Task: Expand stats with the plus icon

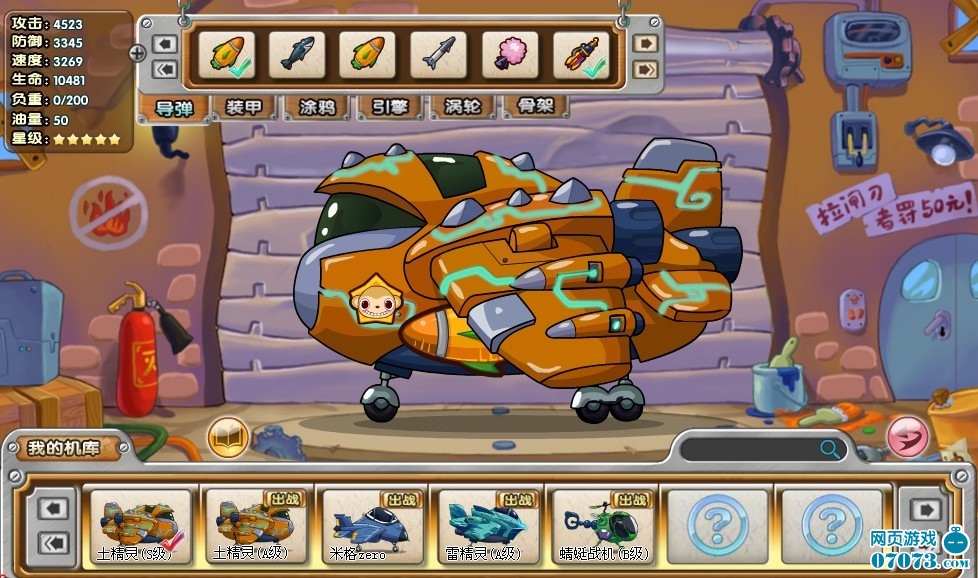Action: coord(138,52)
